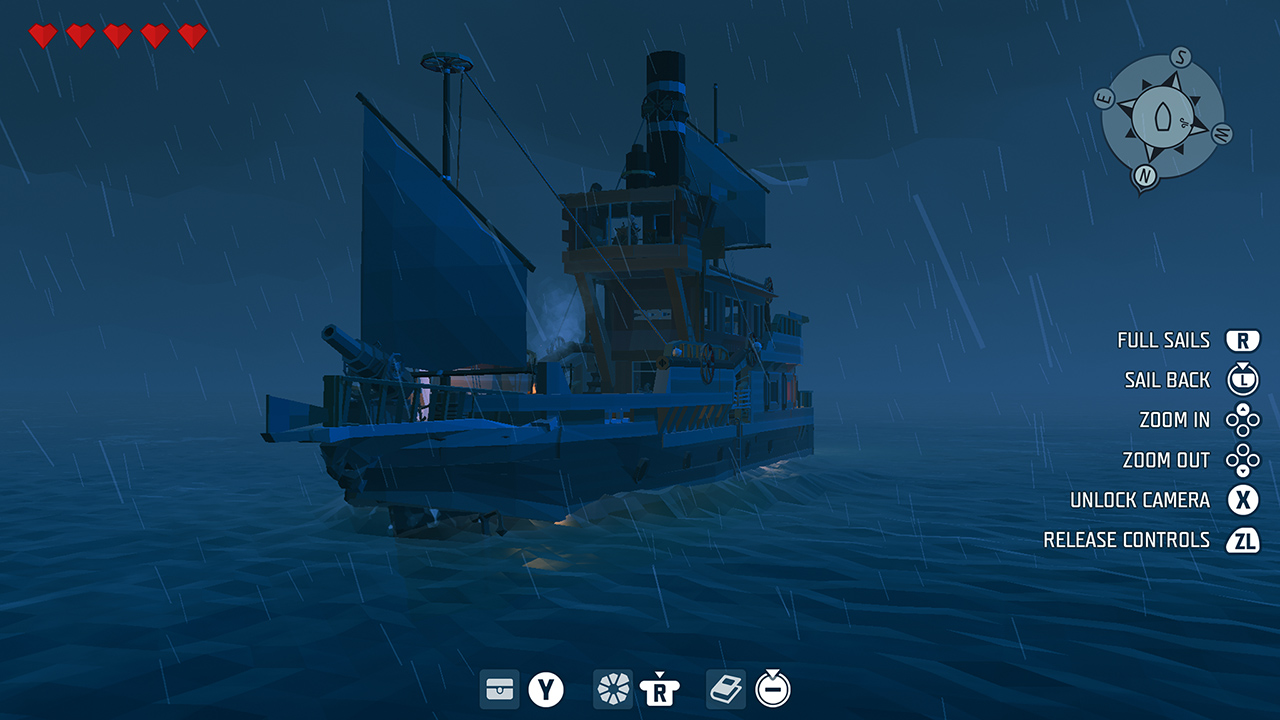
Task: Open the journal book icon
Action: pos(726,689)
